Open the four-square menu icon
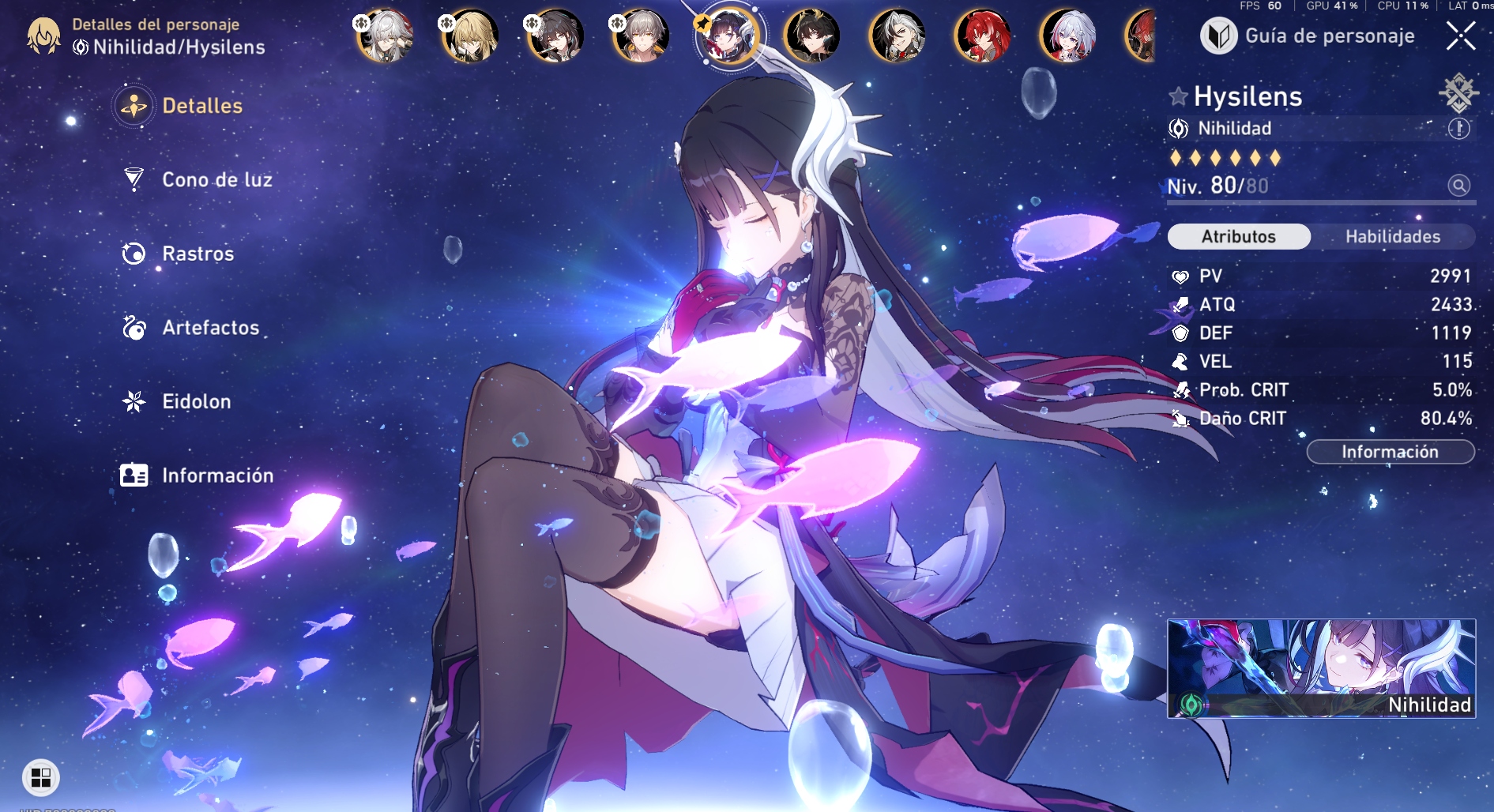The width and height of the screenshot is (1494, 812). tap(41, 777)
